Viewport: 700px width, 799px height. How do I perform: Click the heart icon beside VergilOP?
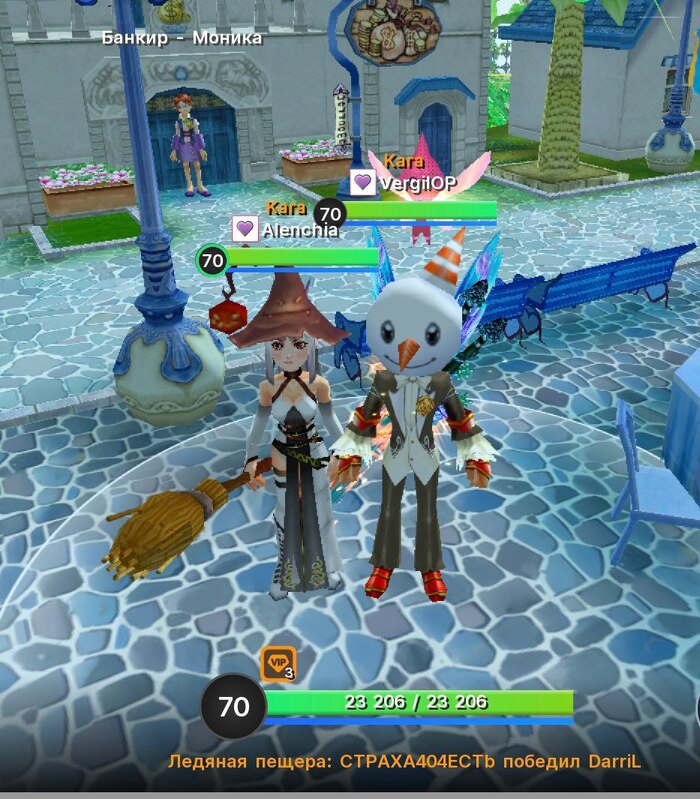363,183
